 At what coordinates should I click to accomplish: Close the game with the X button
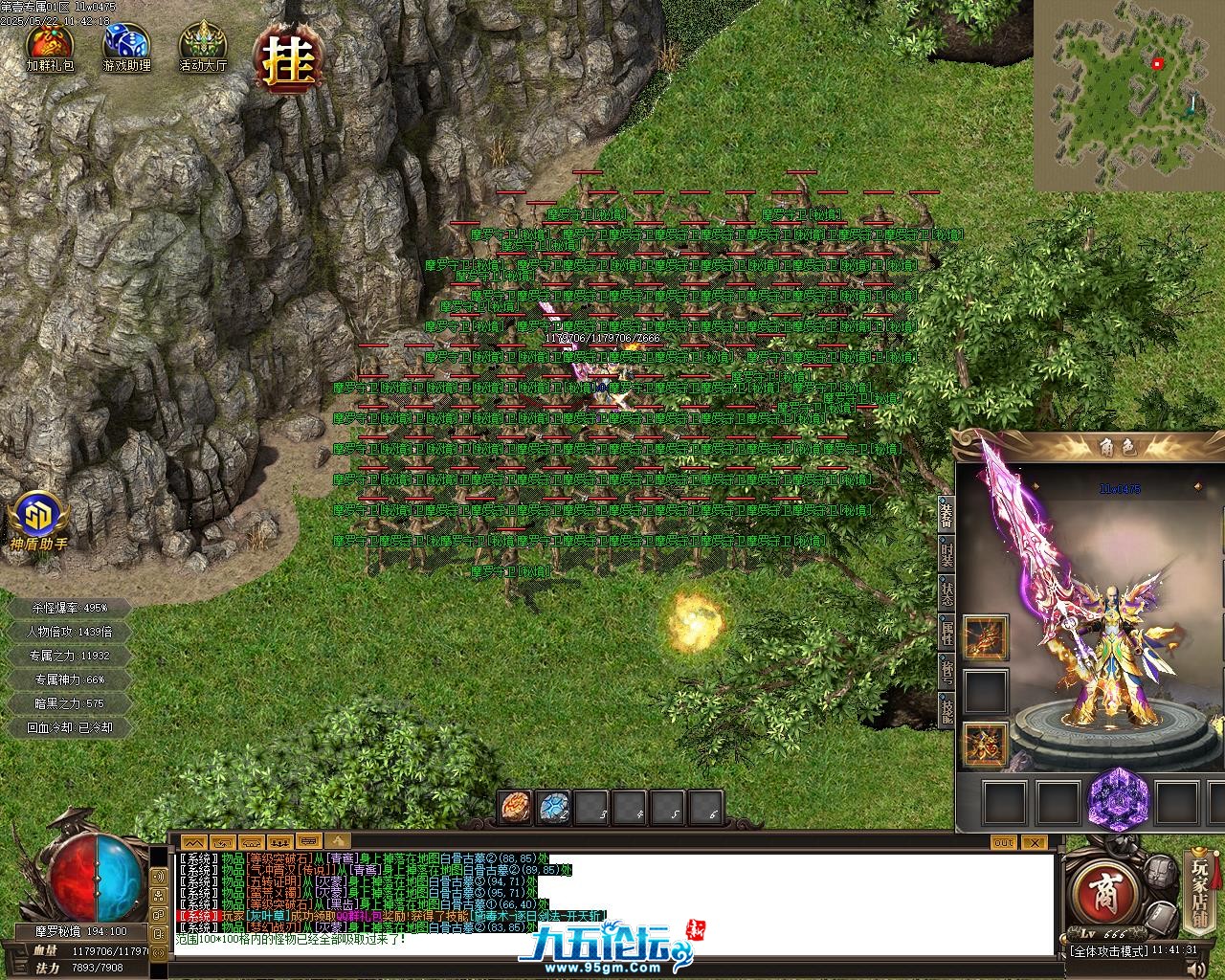click(1034, 842)
